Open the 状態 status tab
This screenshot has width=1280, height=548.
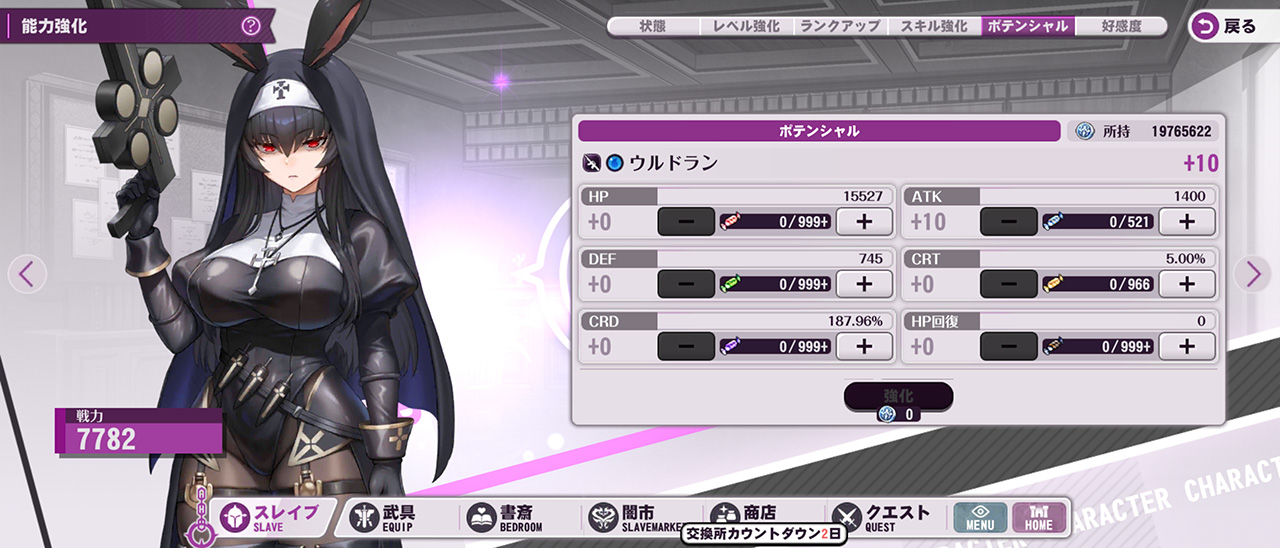tap(653, 27)
